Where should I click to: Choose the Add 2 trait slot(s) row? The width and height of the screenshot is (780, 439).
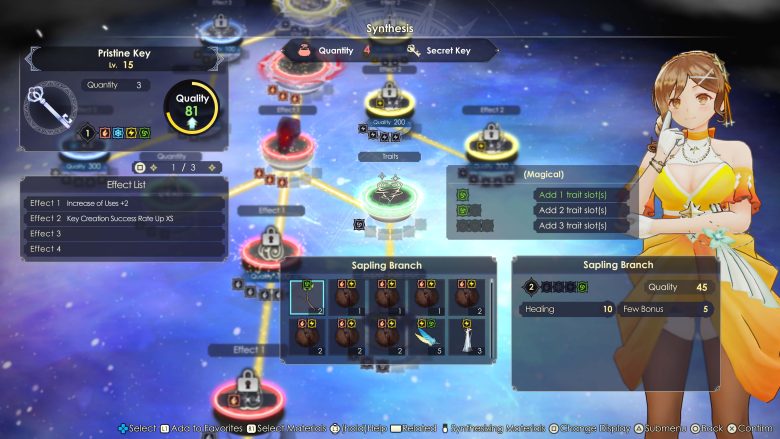coord(570,210)
